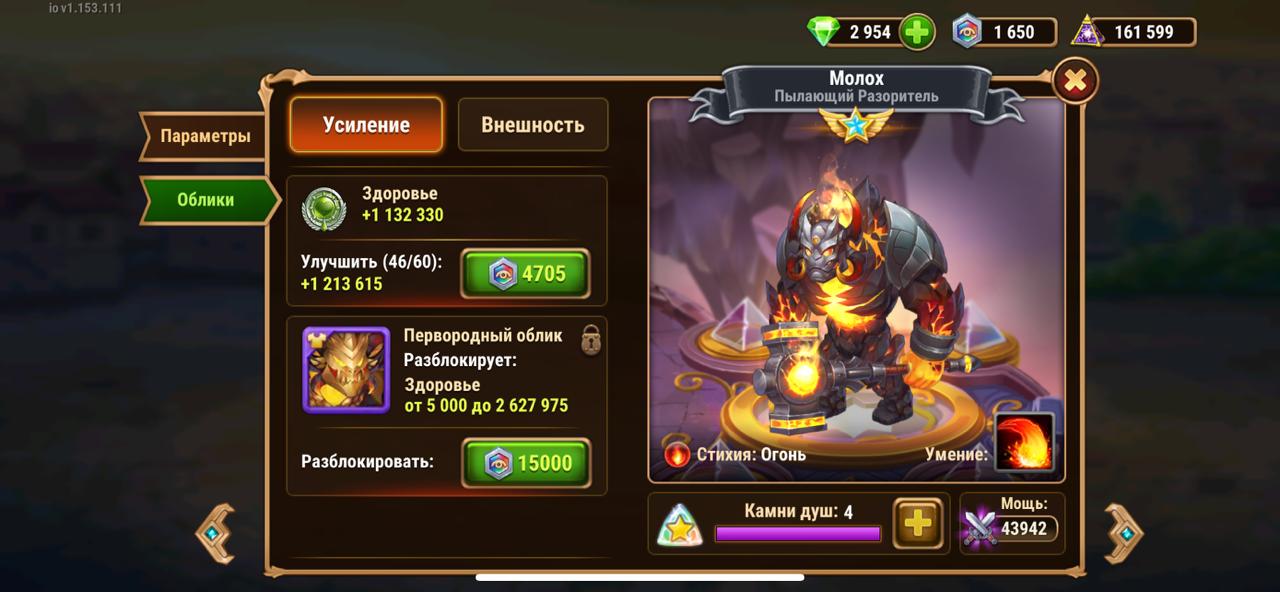1280x592 pixels.
Task: Tap the crossed swords power icon
Action: pos(979,527)
